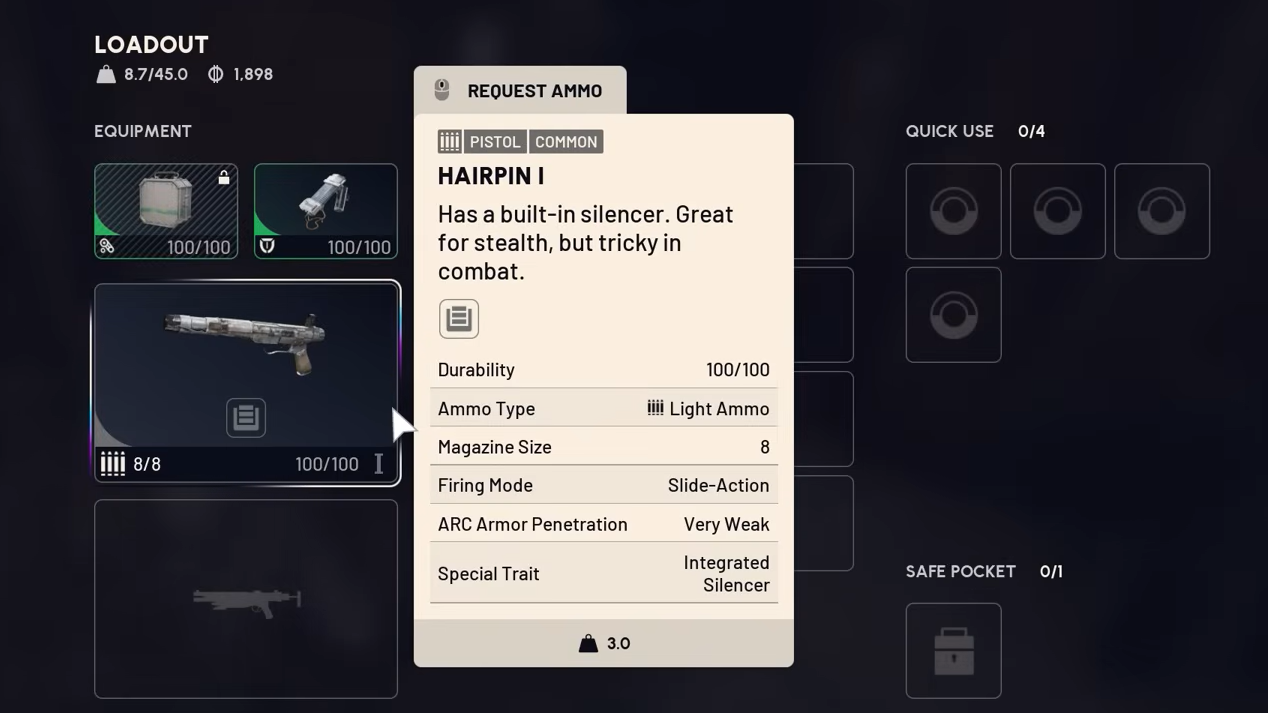The image size is (1268, 713).
Task: Click the attachment icon in the Hairpin tooltip
Action: click(459, 318)
